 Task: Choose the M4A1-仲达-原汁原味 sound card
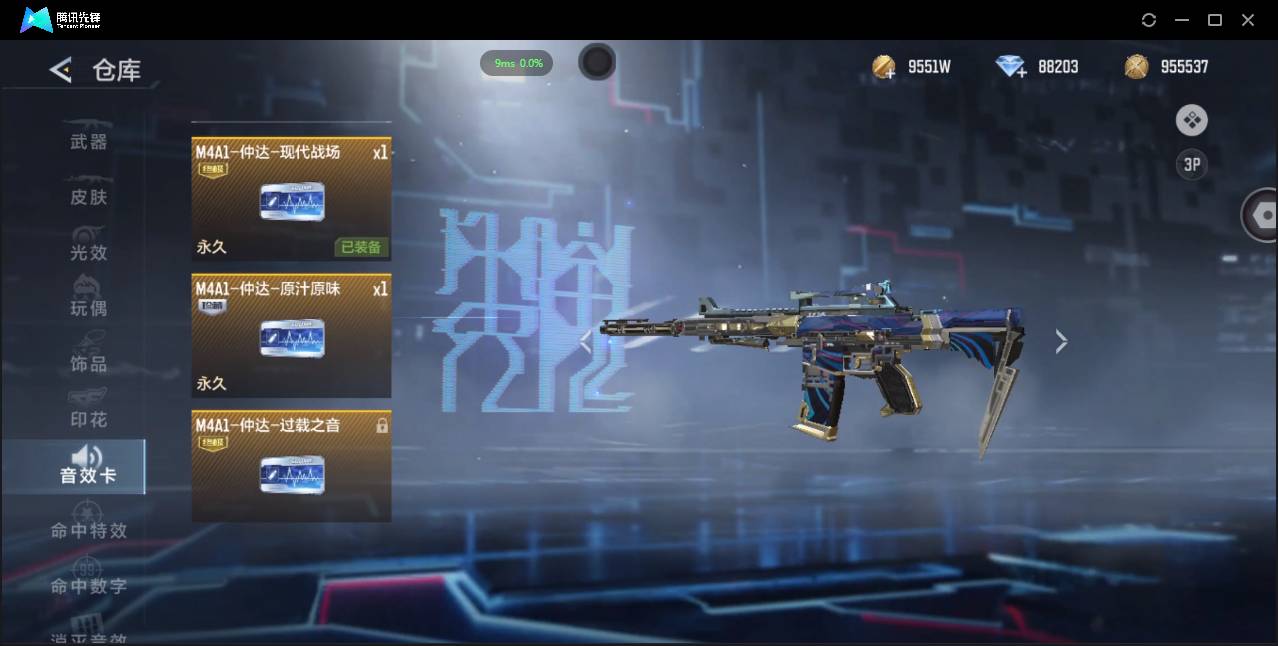[x=291, y=336]
